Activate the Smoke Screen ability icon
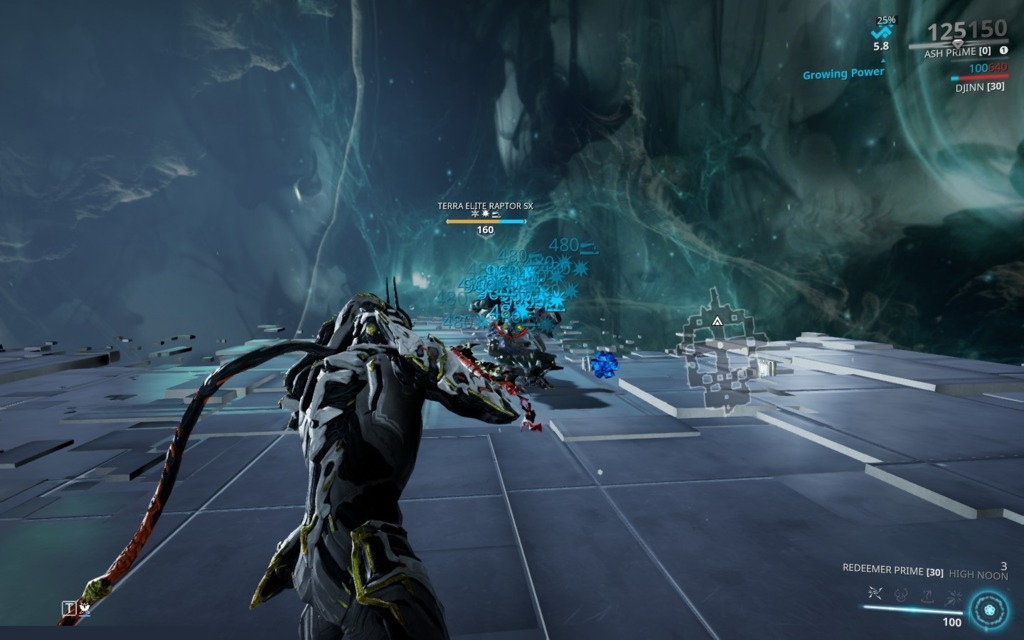 click(901, 594)
